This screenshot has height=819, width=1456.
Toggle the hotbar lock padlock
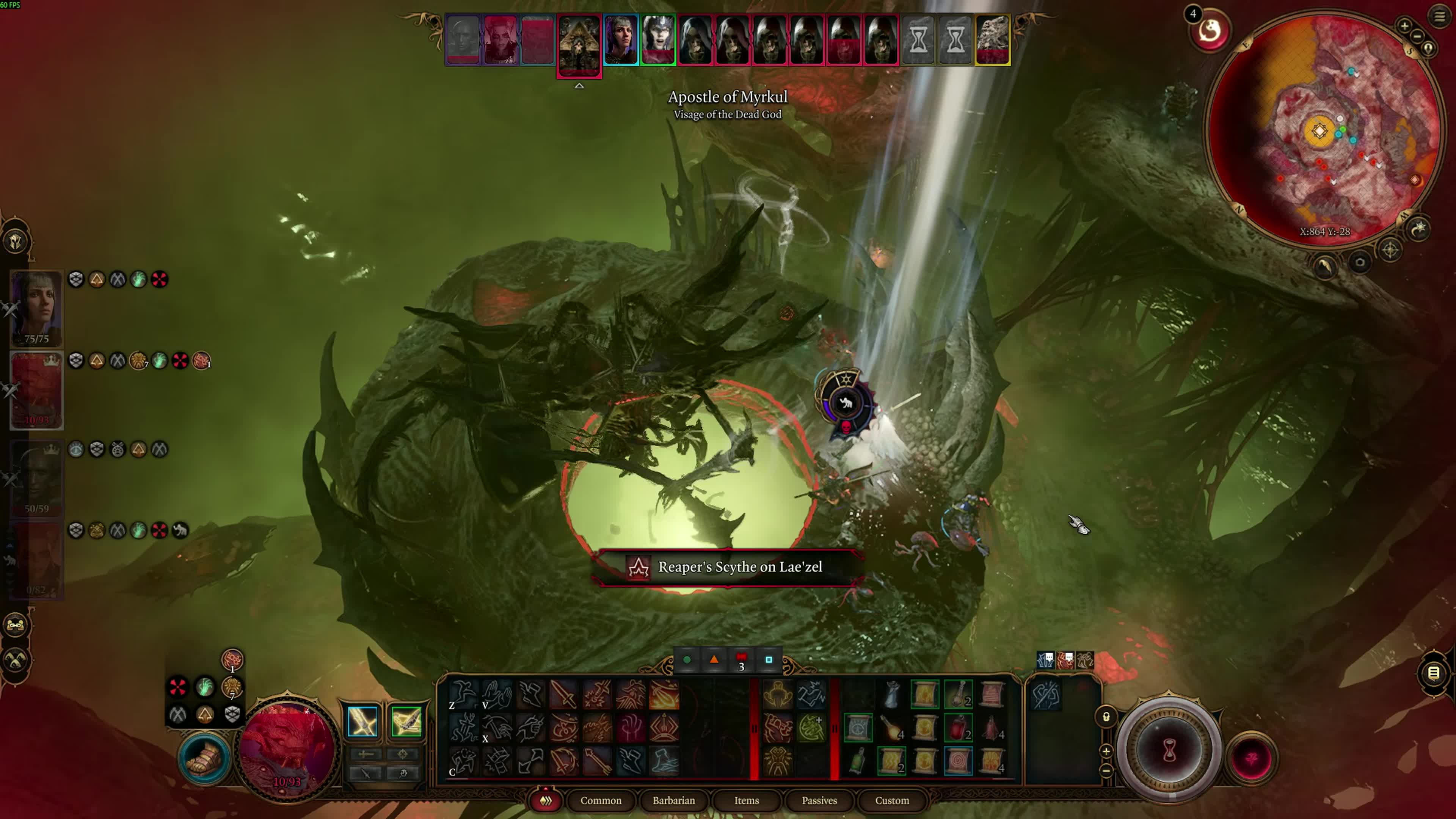click(1106, 717)
